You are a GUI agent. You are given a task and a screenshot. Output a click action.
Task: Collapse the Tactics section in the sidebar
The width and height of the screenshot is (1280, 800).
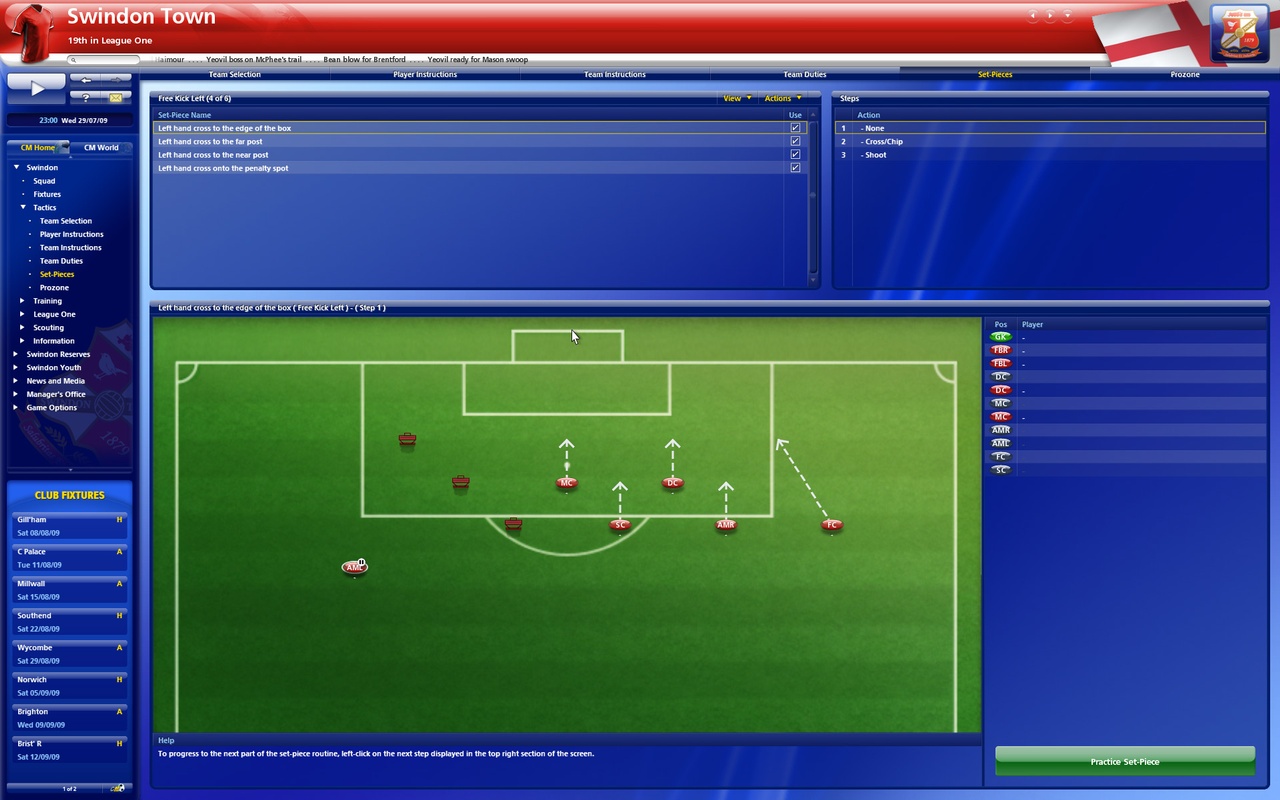point(22,207)
